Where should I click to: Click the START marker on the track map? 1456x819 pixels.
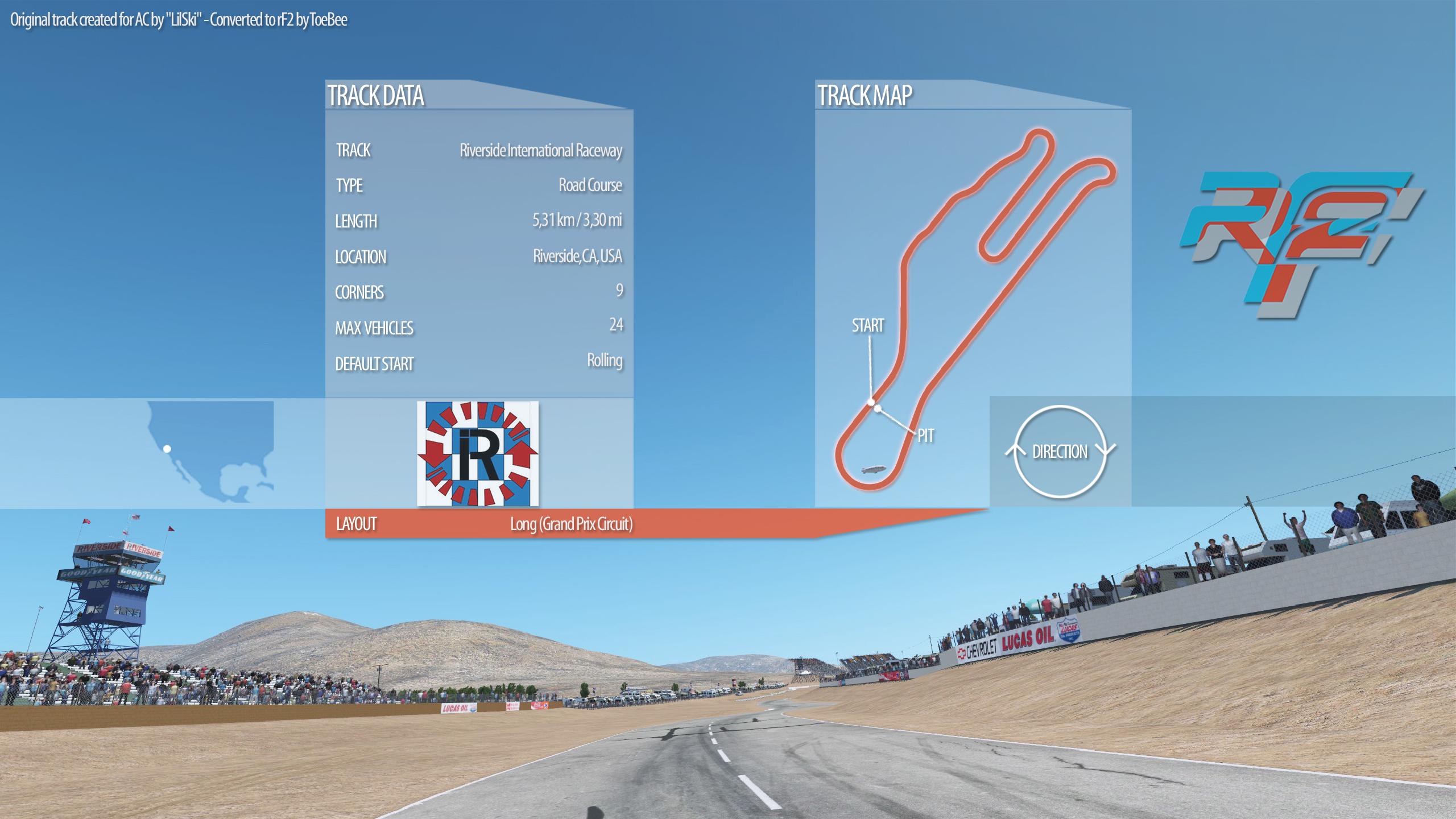(x=868, y=326)
